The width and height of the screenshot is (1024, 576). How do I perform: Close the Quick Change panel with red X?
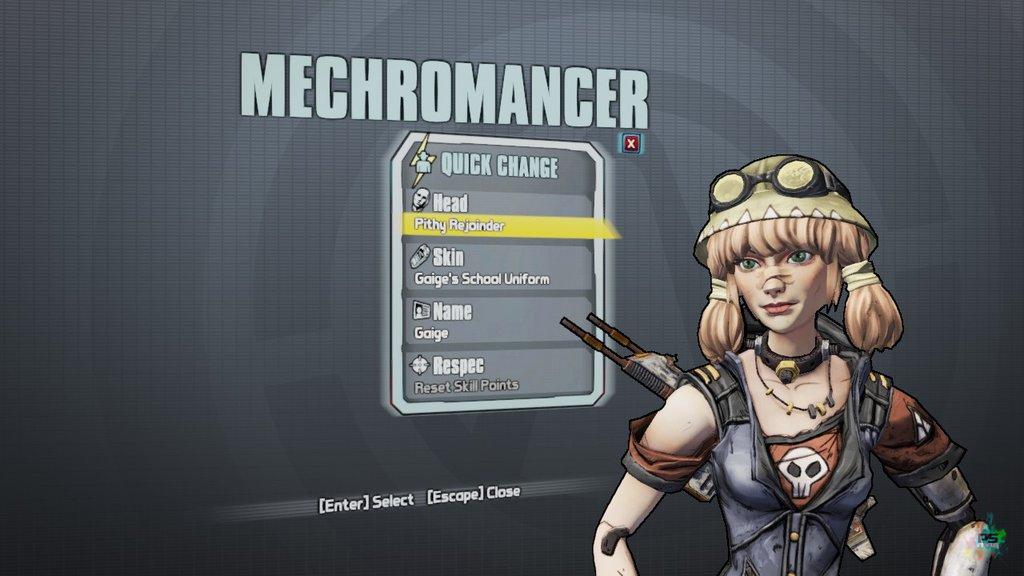630,144
